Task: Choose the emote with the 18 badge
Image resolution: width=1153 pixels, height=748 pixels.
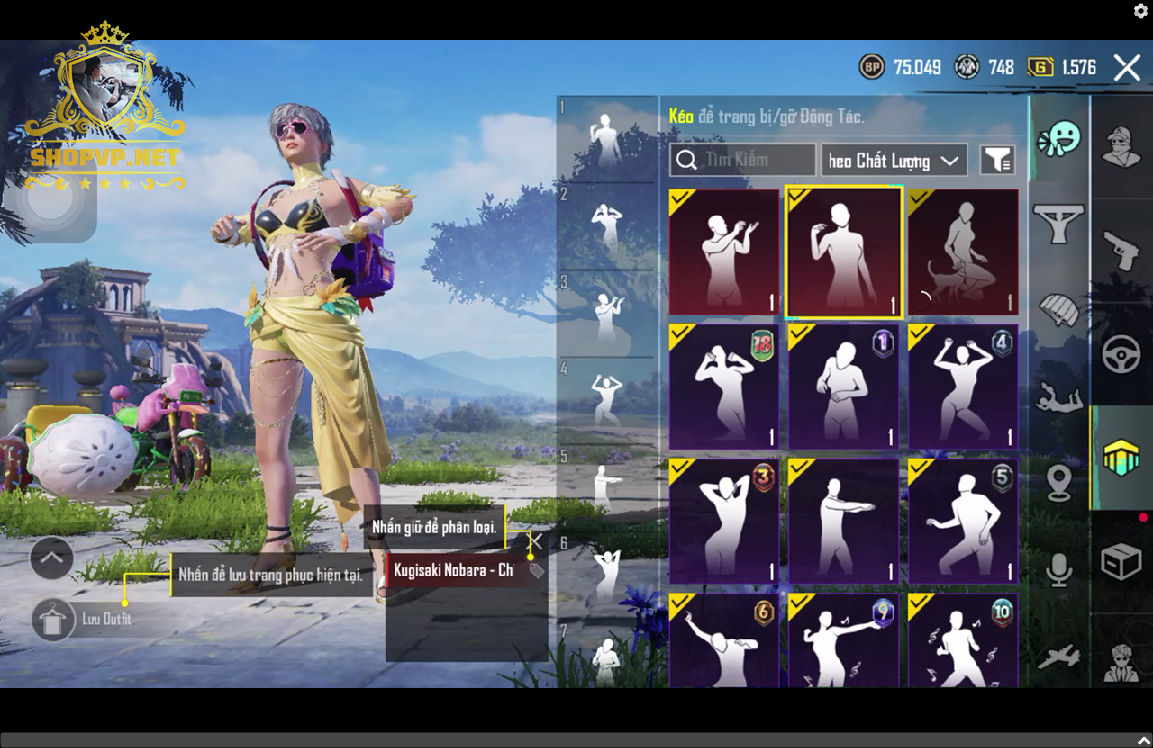Action: pyautogui.click(x=723, y=386)
